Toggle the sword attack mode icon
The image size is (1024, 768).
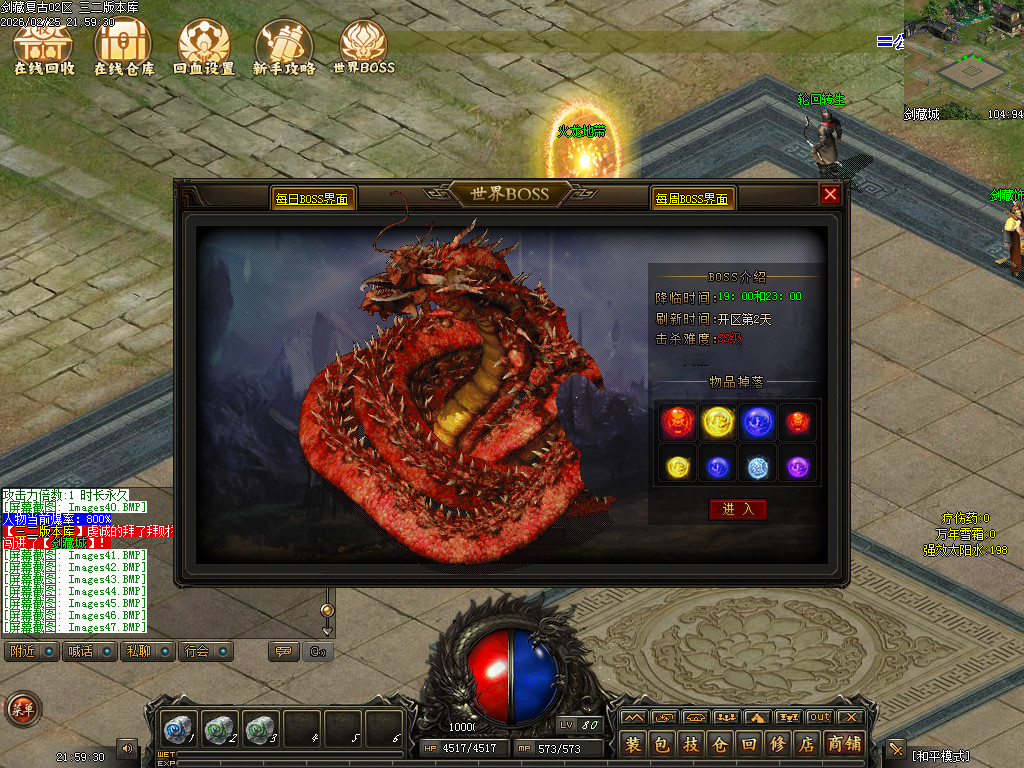pos(896,748)
